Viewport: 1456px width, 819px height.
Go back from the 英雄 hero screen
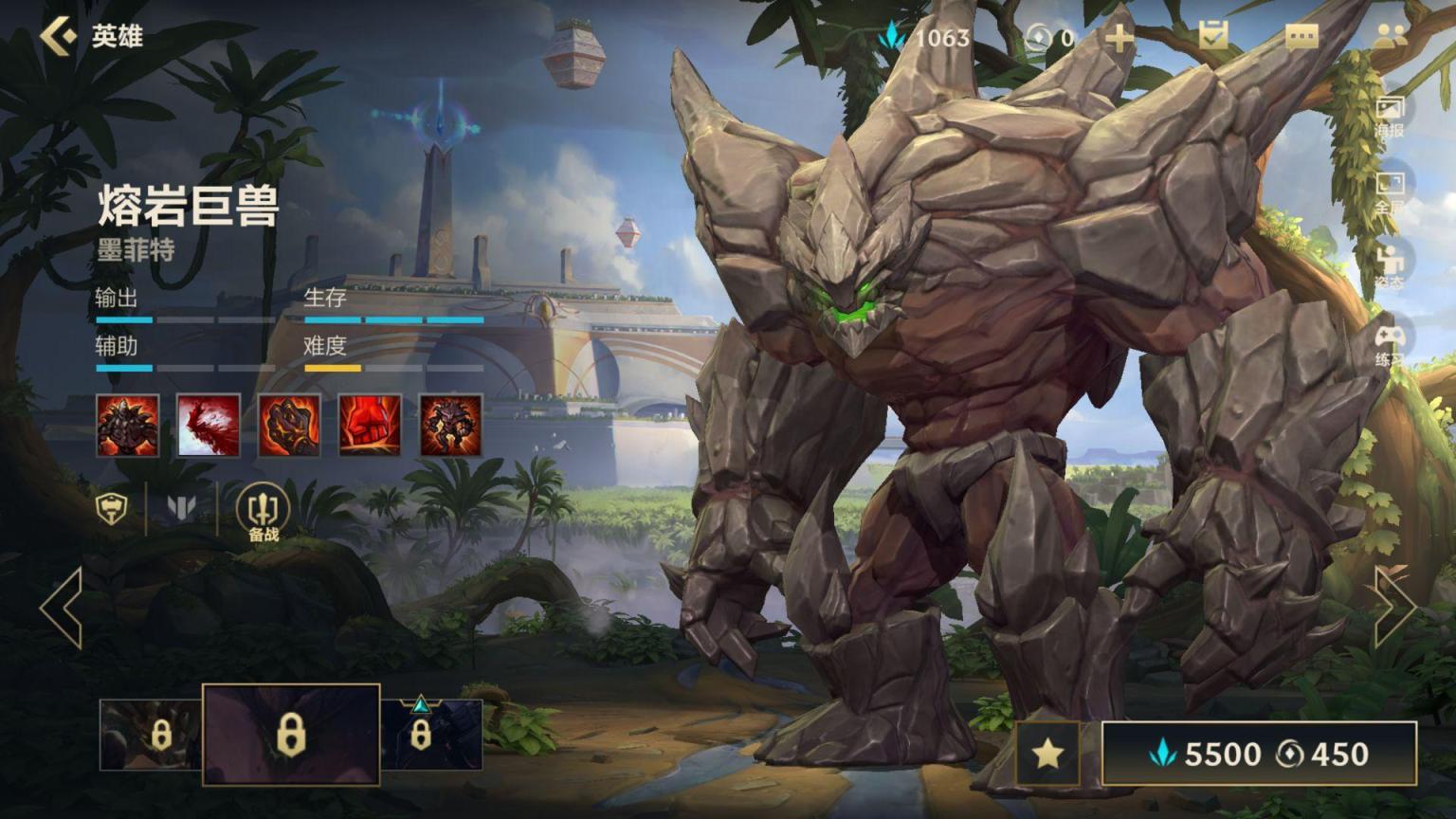click(x=59, y=37)
